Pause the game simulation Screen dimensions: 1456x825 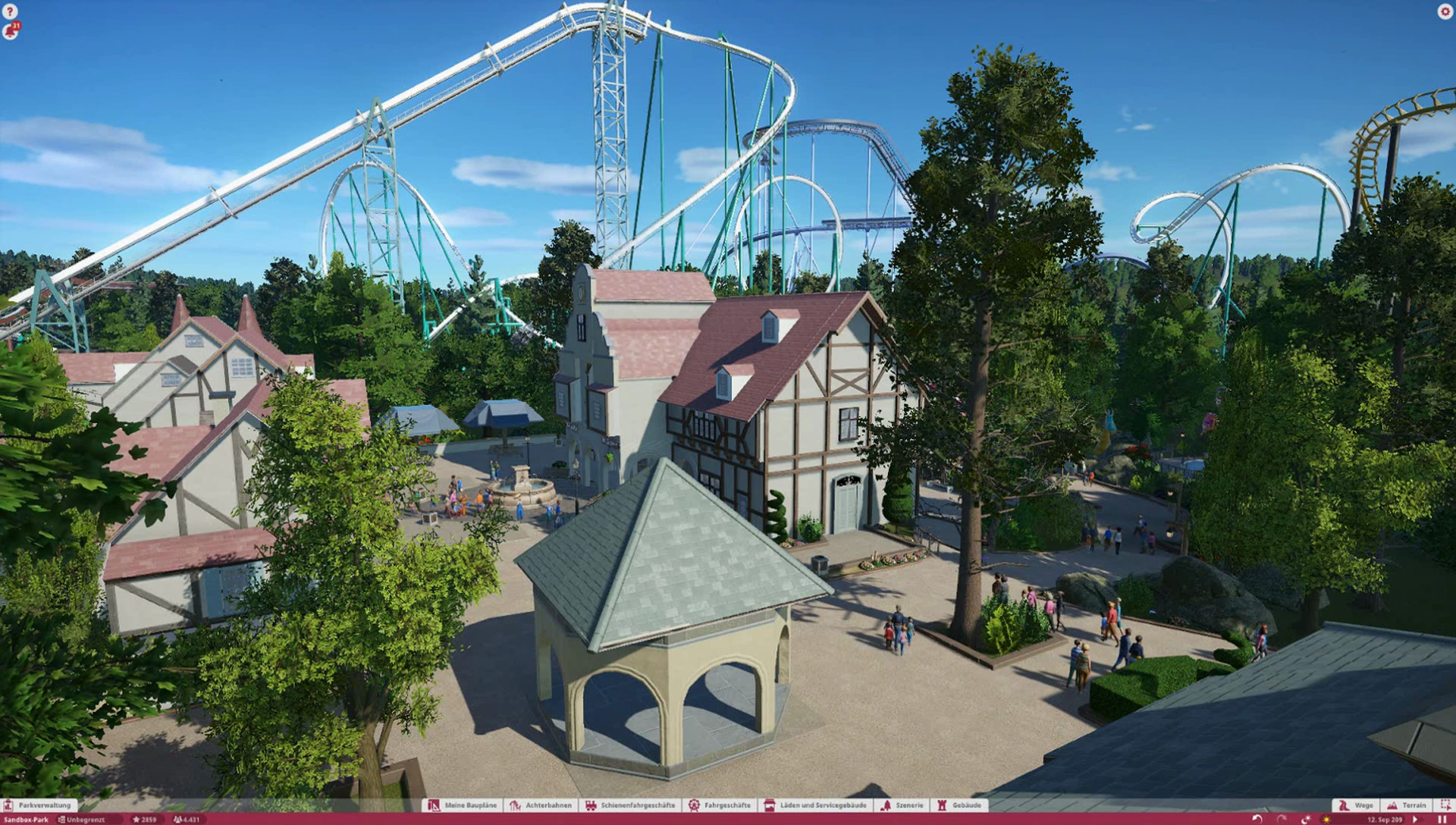click(1442, 820)
